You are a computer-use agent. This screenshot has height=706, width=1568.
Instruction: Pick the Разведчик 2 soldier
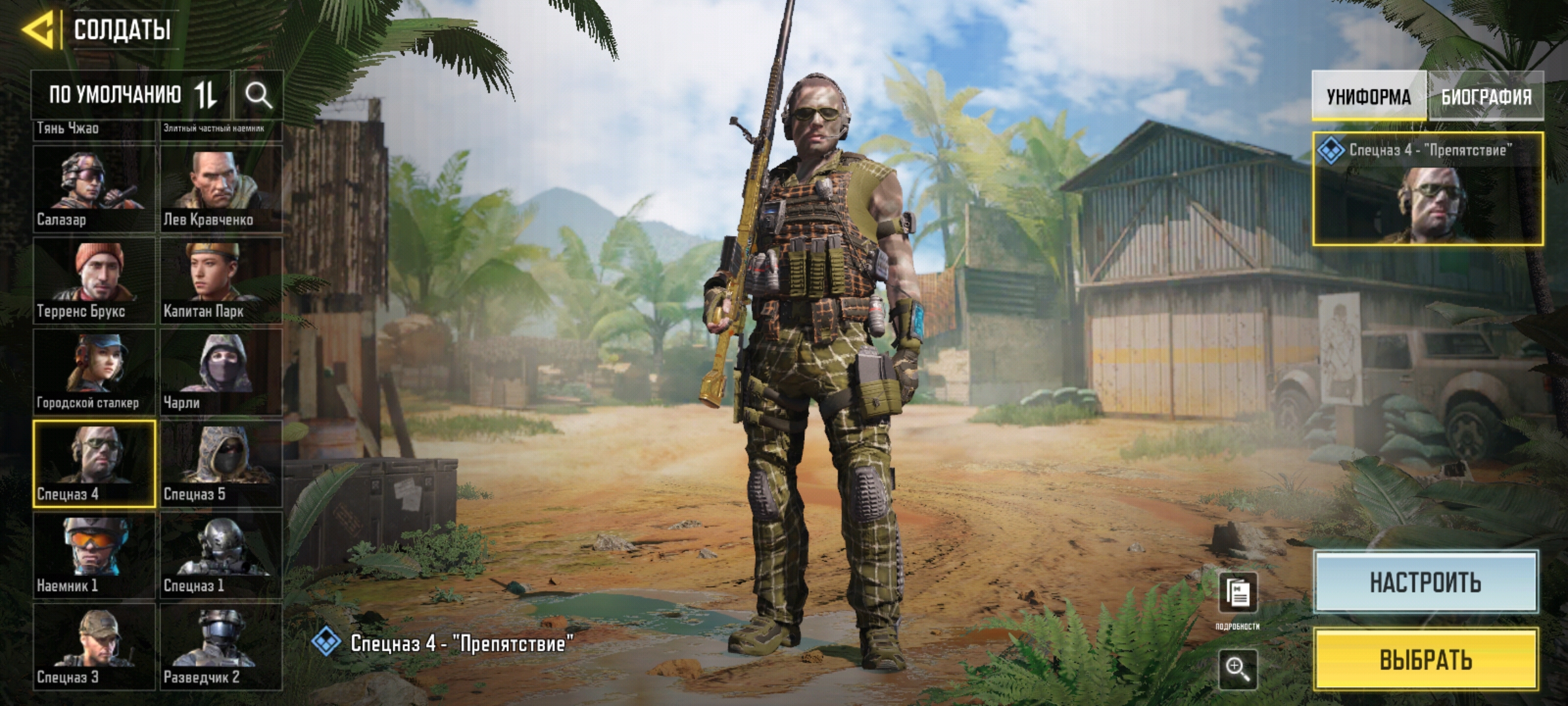click(x=221, y=647)
